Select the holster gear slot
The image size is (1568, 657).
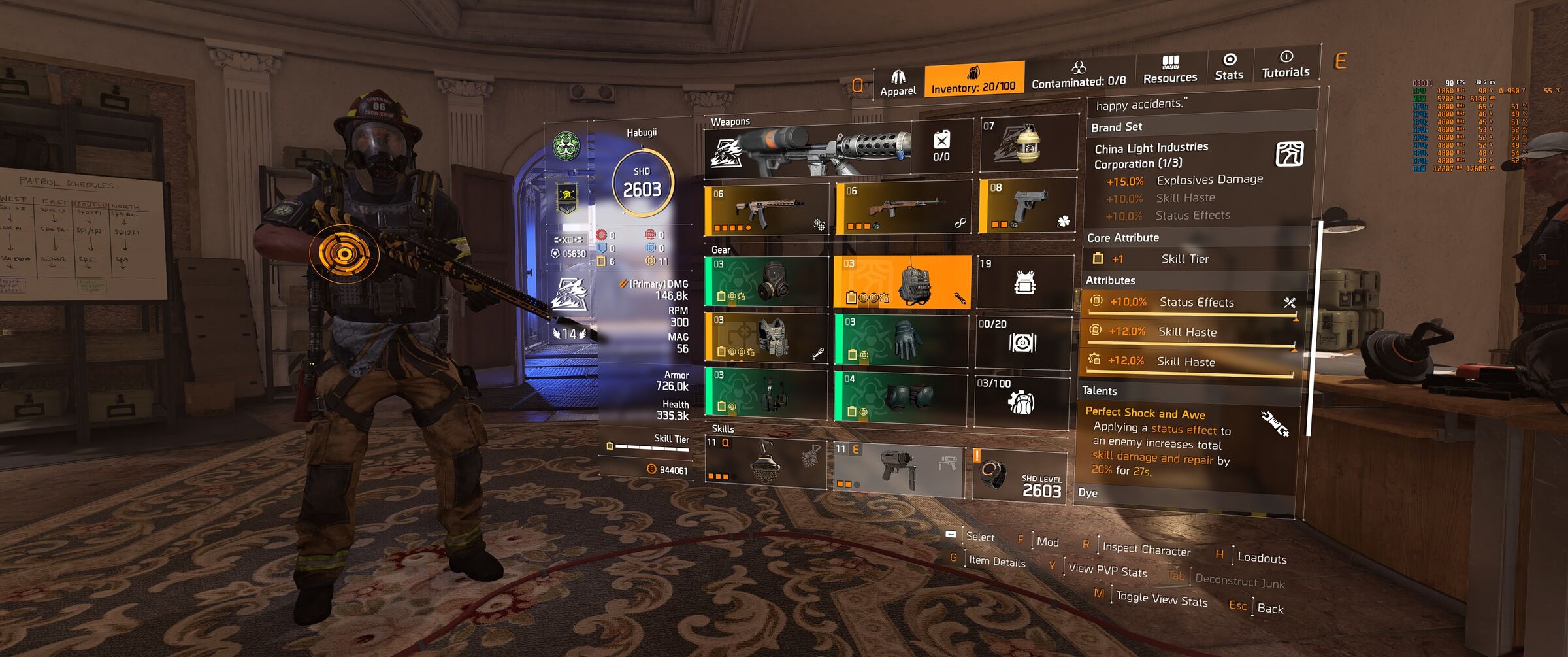766,394
